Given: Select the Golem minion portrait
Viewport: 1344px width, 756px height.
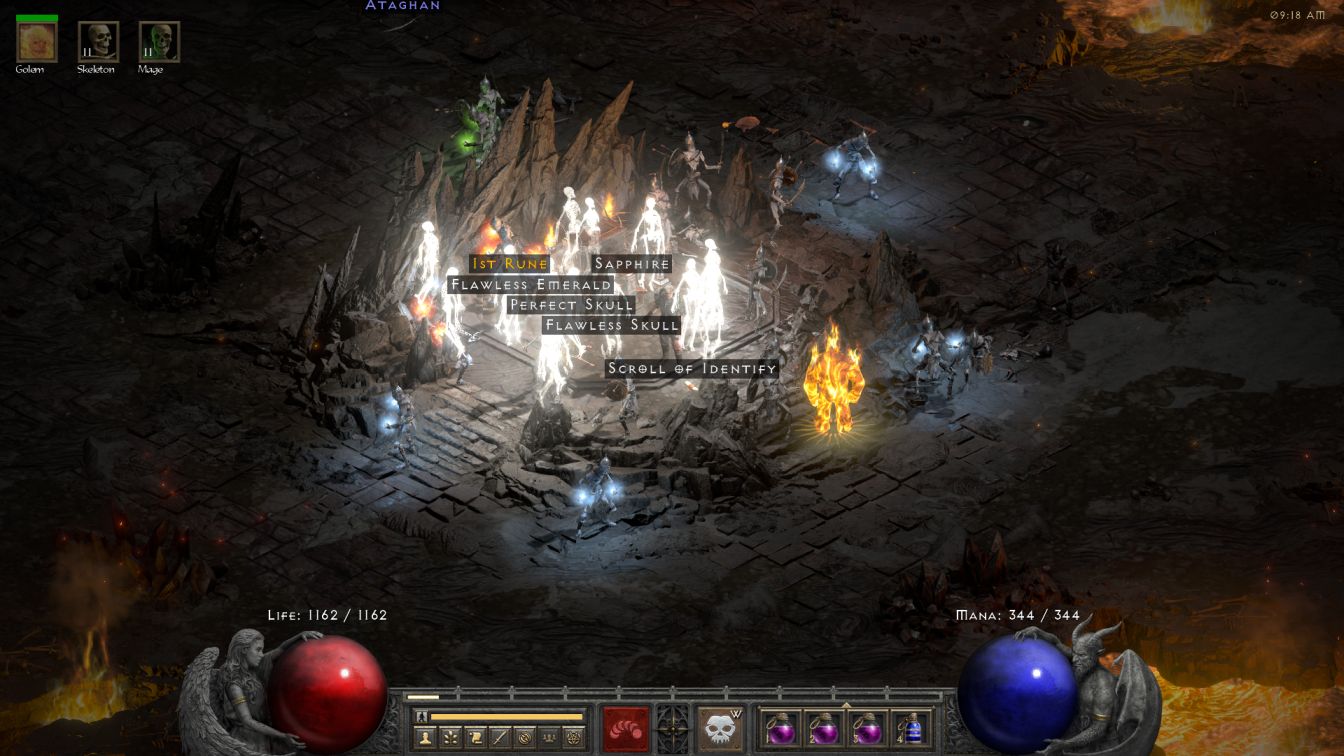Looking at the screenshot, I should pos(37,42).
